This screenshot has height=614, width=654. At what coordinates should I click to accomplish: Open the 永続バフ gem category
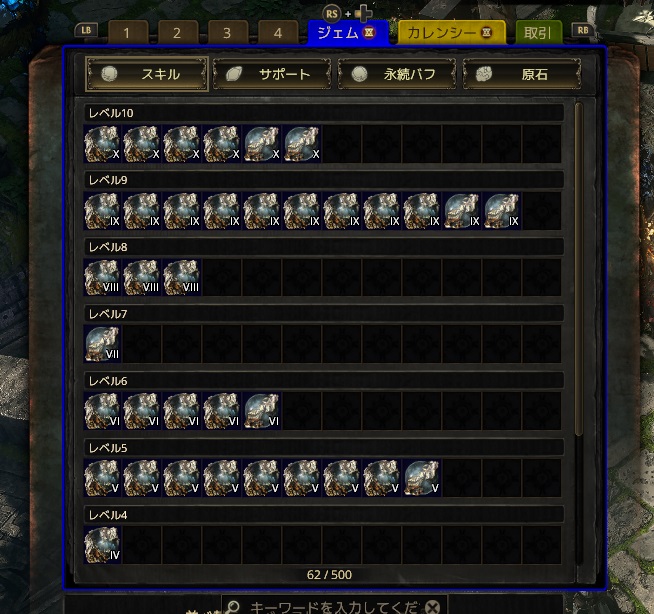pyautogui.click(x=397, y=74)
